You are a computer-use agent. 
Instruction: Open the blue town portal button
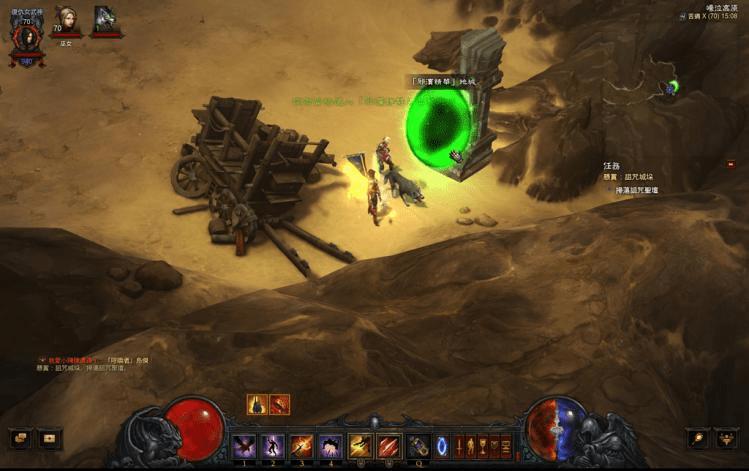[x=443, y=446]
